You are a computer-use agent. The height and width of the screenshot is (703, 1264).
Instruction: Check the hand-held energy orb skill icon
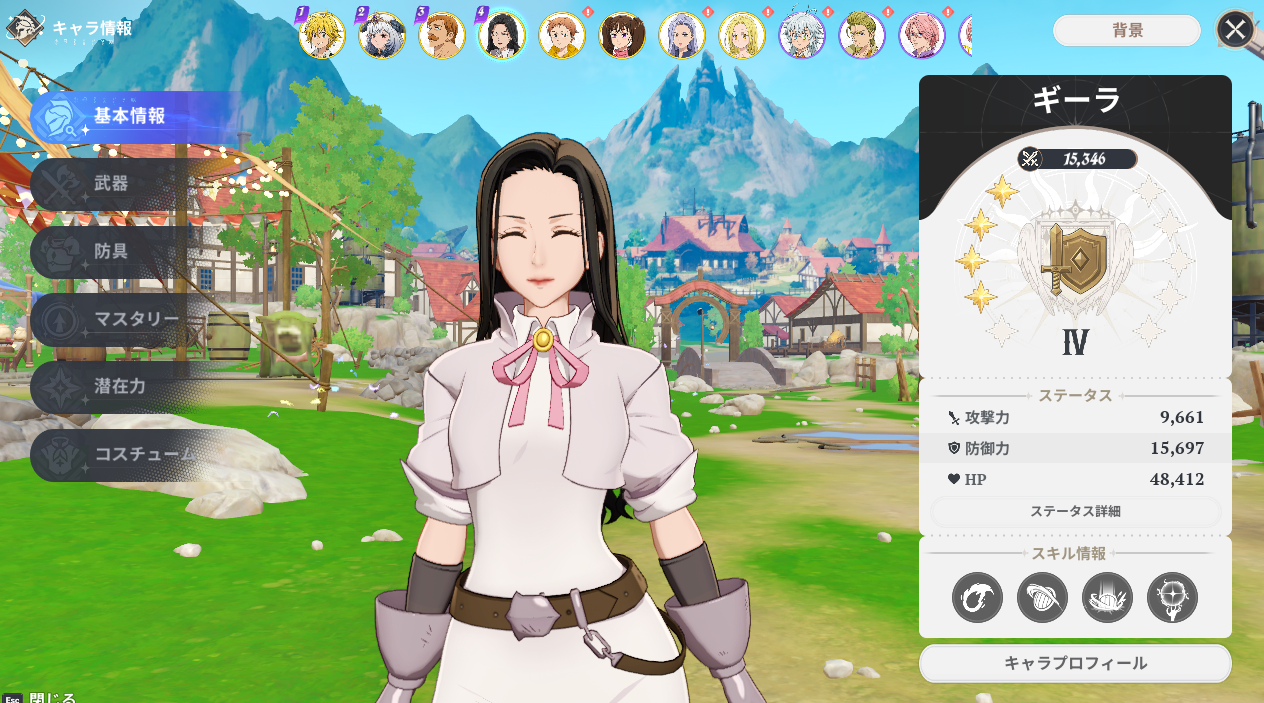click(x=1172, y=597)
